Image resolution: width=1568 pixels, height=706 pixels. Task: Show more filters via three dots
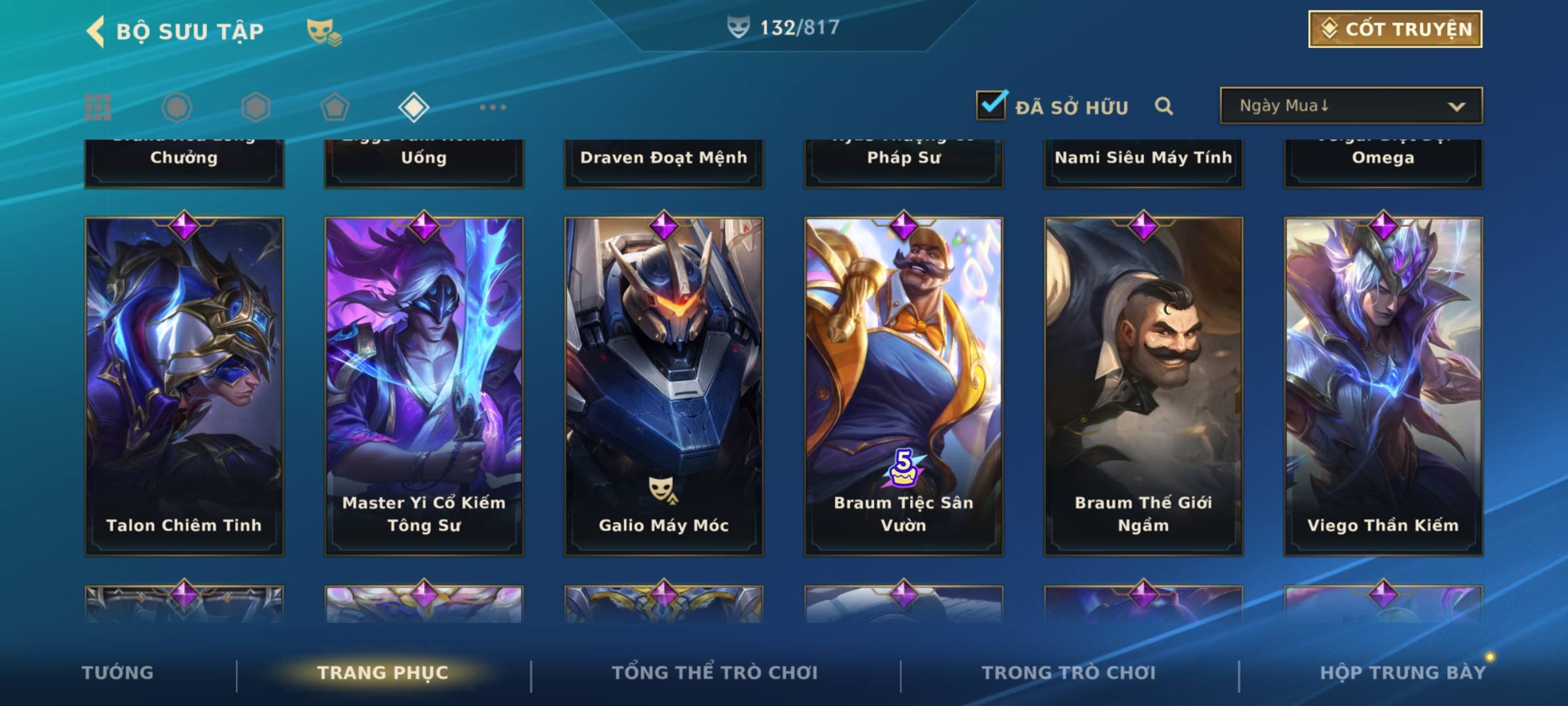coord(493,107)
